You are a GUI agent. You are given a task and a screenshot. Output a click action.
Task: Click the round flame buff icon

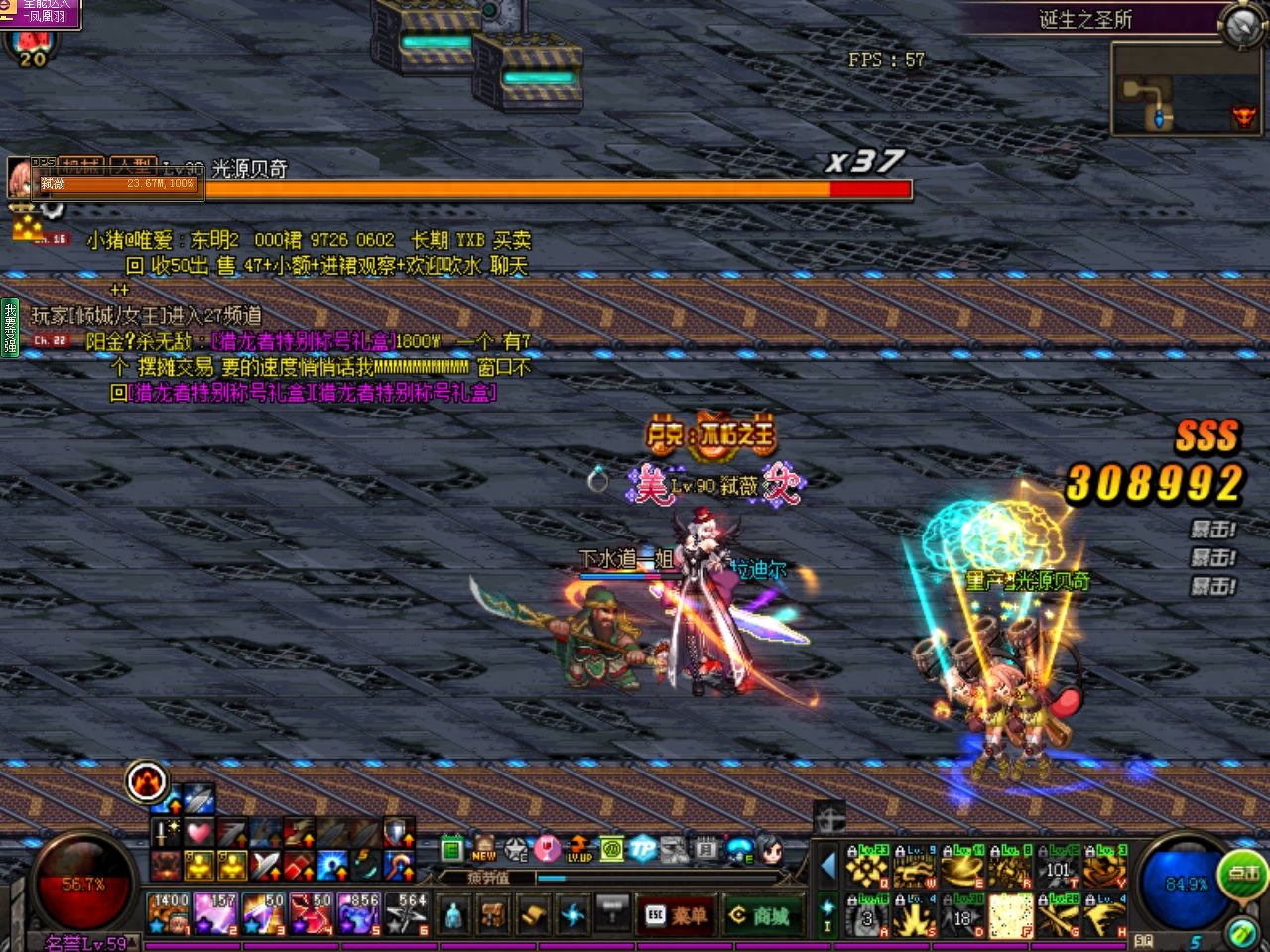(x=148, y=782)
